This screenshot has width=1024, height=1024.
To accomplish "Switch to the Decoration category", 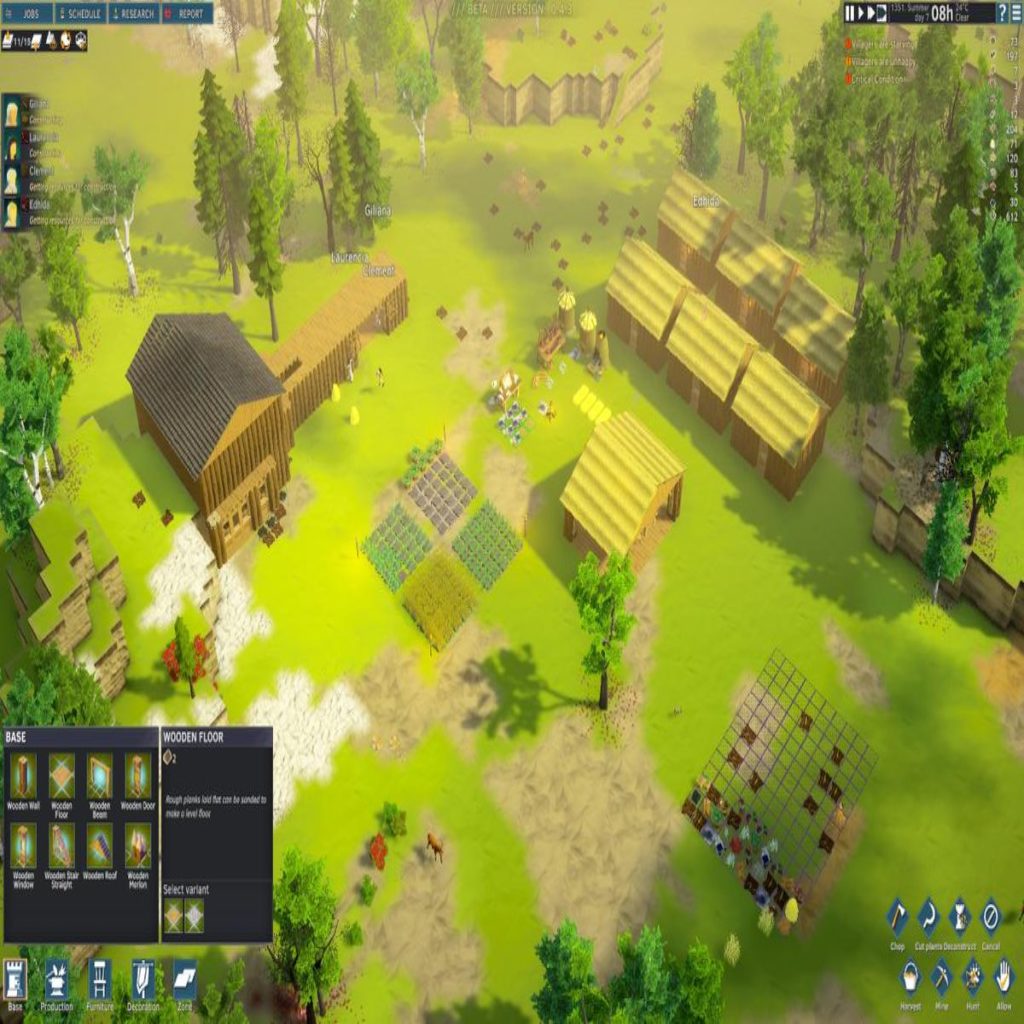I will click(x=143, y=981).
